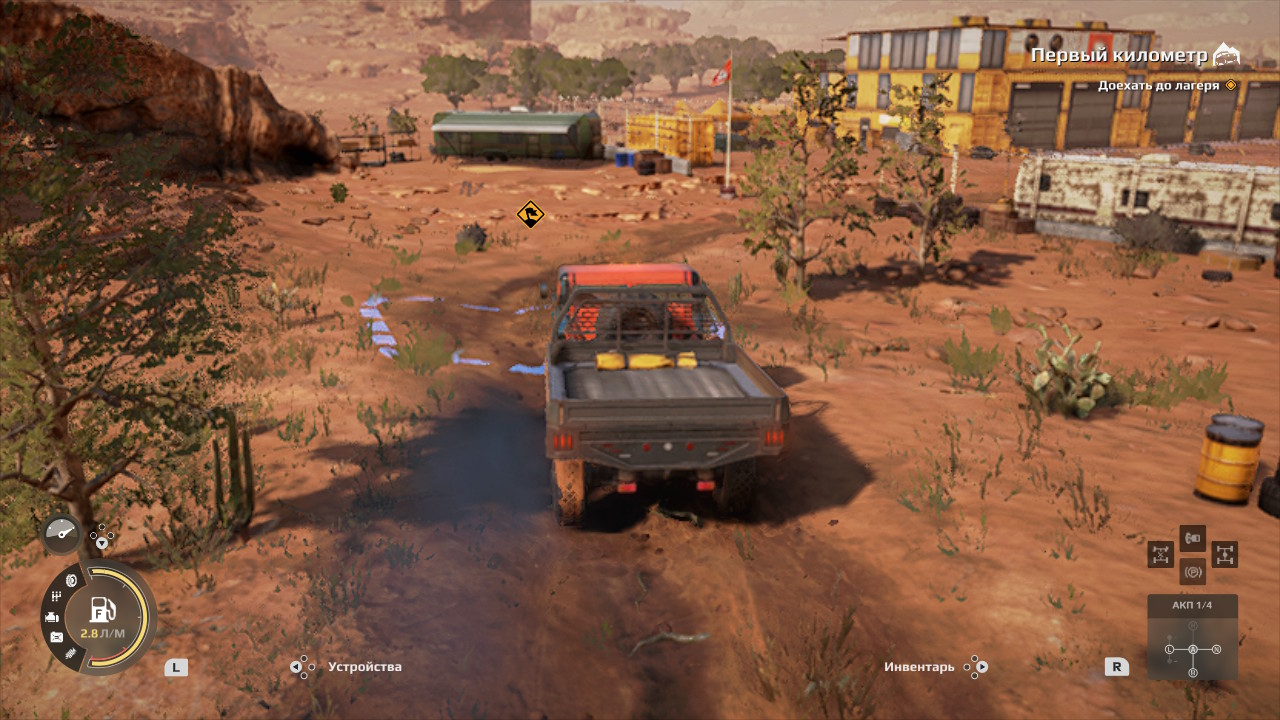Click the engine status icon
1280x720 pixels.
(50, 617)
